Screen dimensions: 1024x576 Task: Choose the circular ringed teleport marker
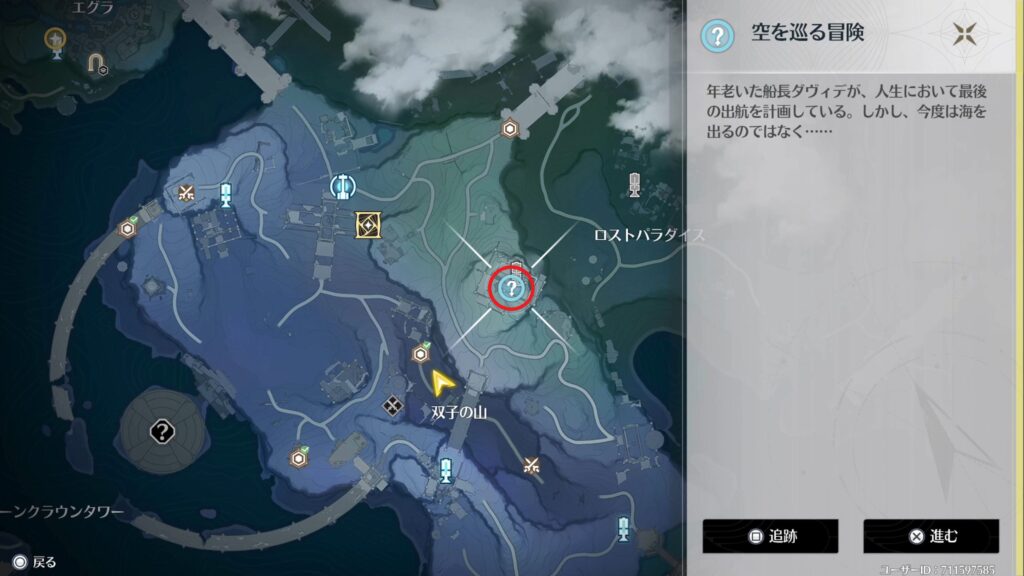(343, 185)
